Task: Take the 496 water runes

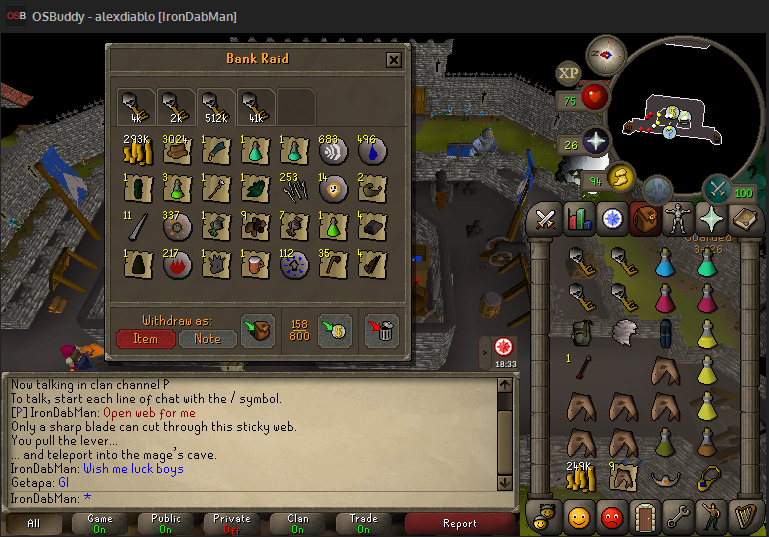Action: click(371, 151)
